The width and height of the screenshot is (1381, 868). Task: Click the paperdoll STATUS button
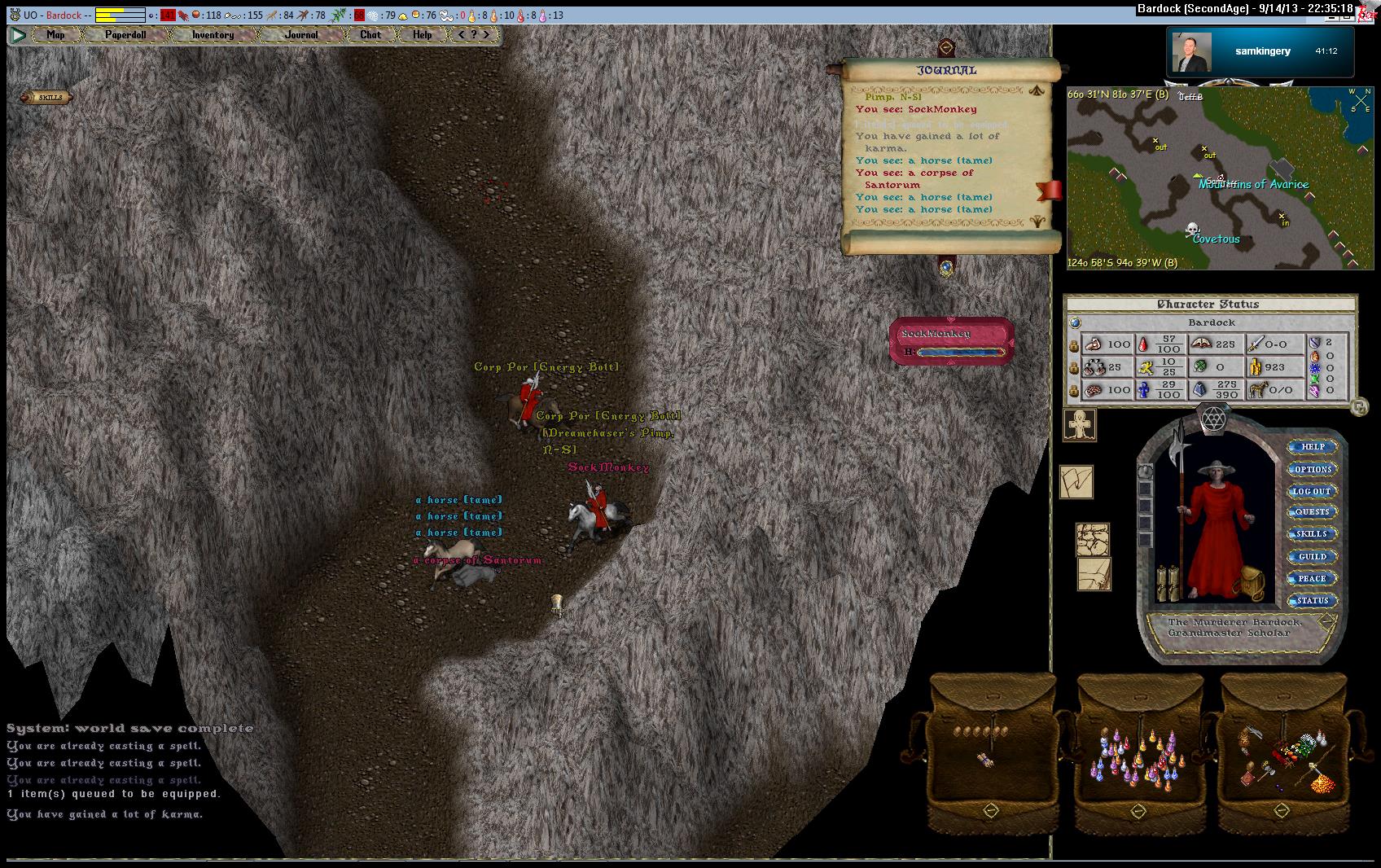point(1313,600)
